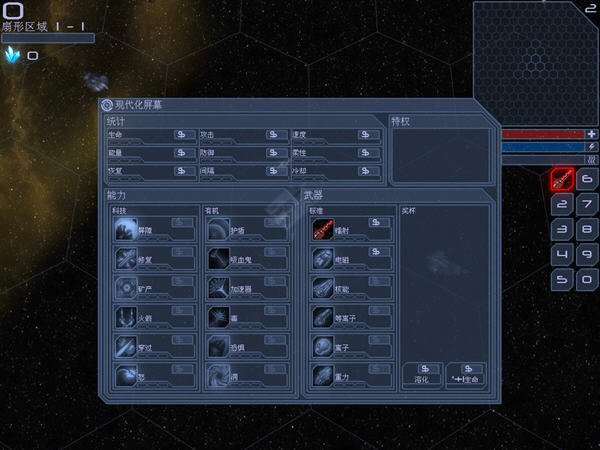600x450 pixels.
Task: Click the 溶化 button
Action: pyautogui.click(x=422, y=374)
